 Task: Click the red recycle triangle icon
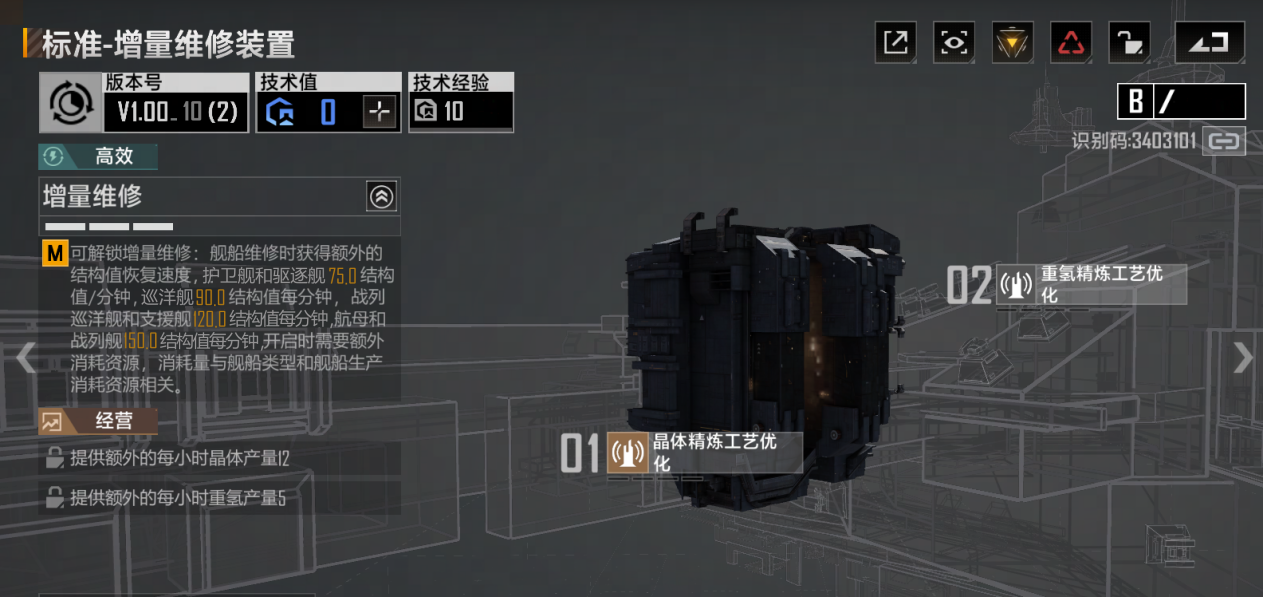point(1071,42)
